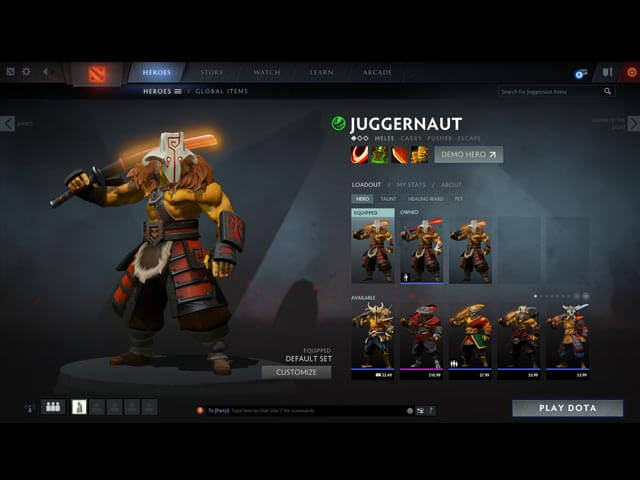Open the Heroes tab in top navigation
This screenshot has height=480, width=640.
point(156,73)
